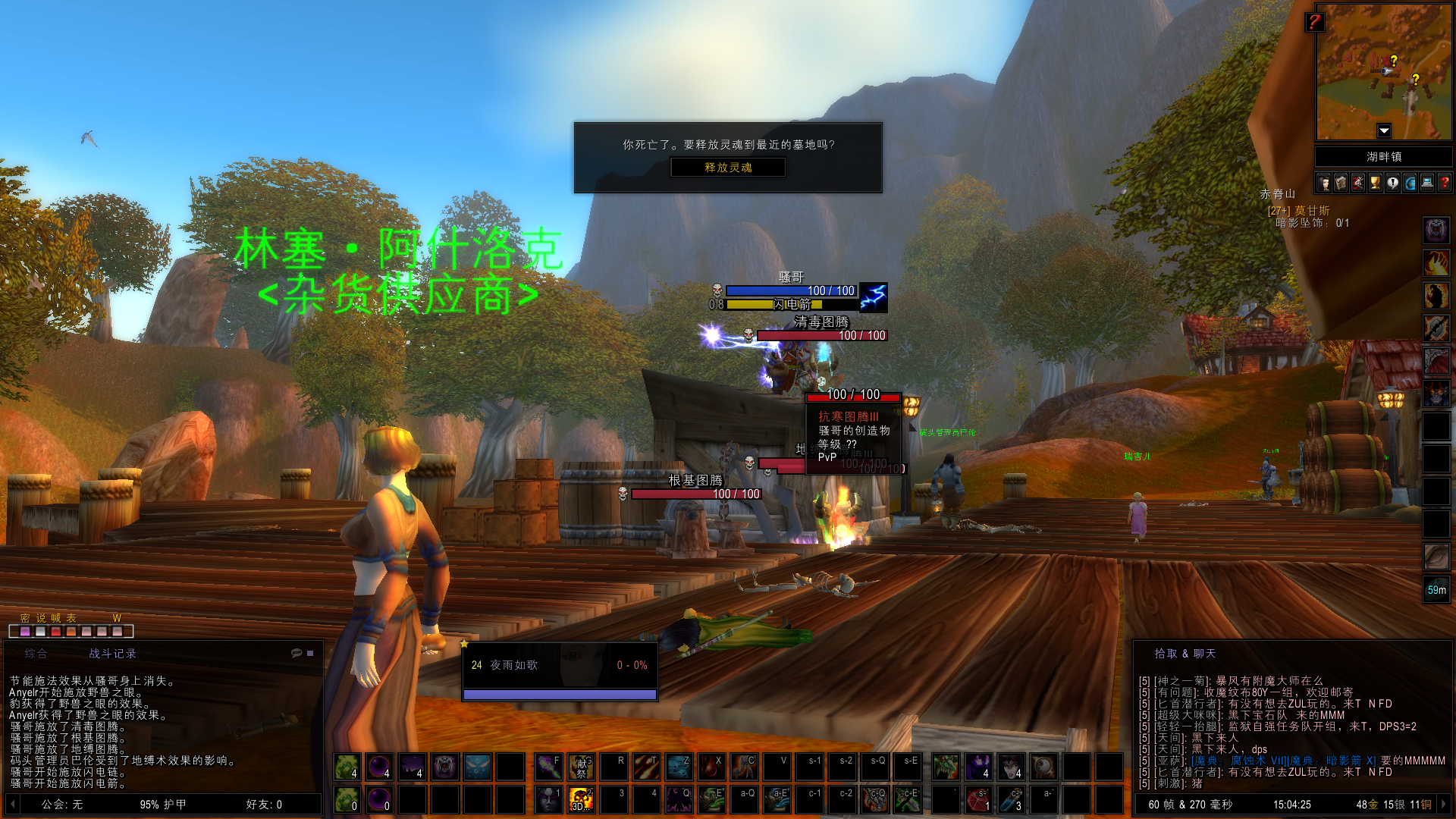Activate the 献祭 Immolate spell on G
The width and height of the screenshot is (1456, 819).
581,767
